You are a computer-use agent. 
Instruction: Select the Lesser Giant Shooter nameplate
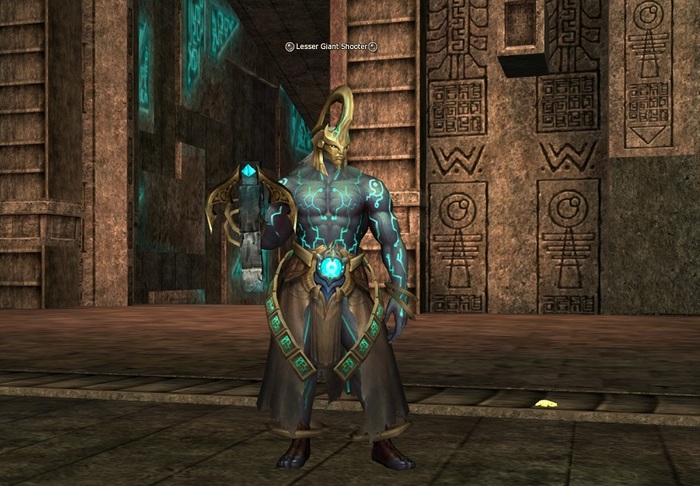[330, 46]
